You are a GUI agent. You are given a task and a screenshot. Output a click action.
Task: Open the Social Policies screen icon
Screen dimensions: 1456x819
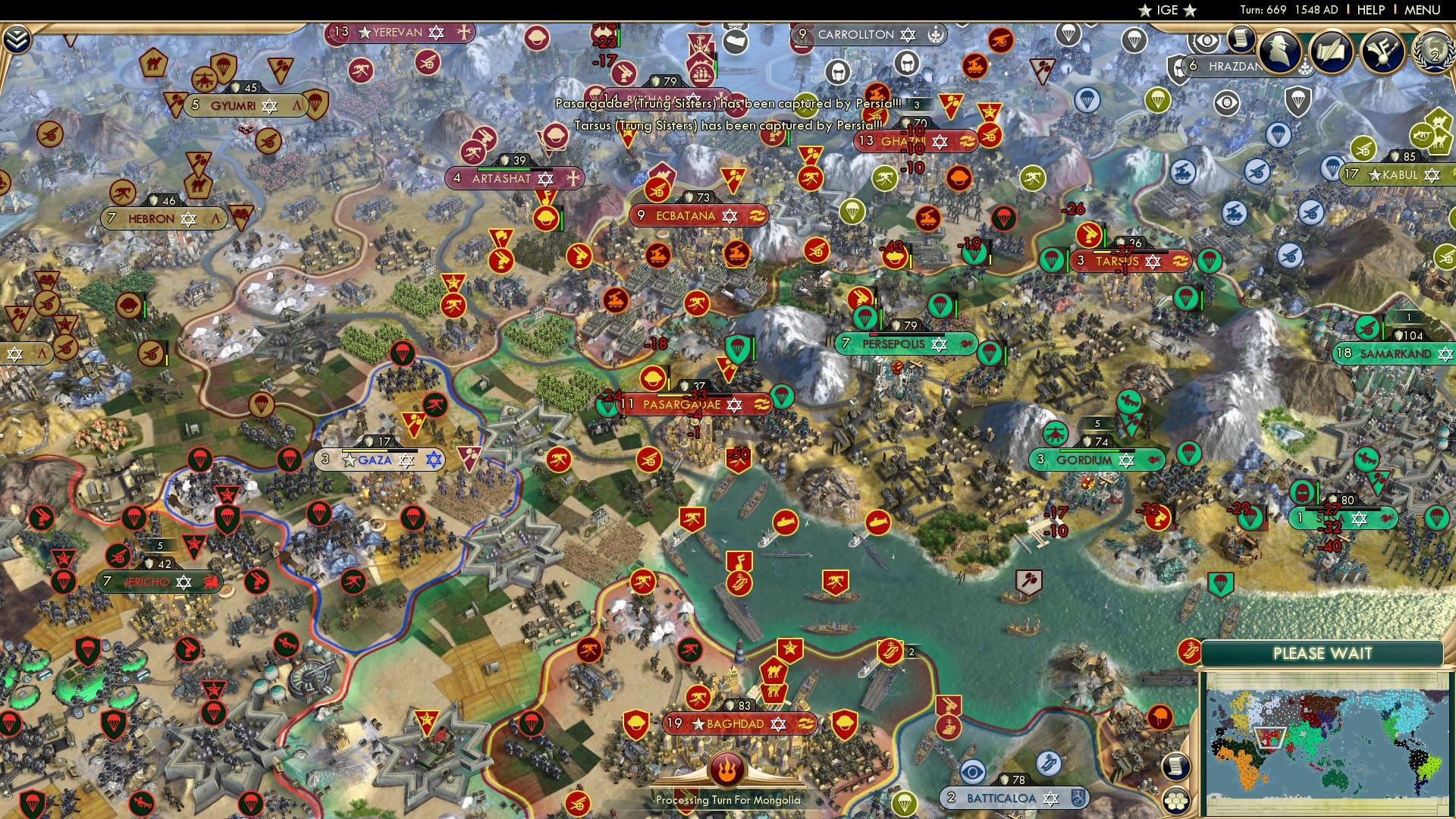[x=1382, y=50]
